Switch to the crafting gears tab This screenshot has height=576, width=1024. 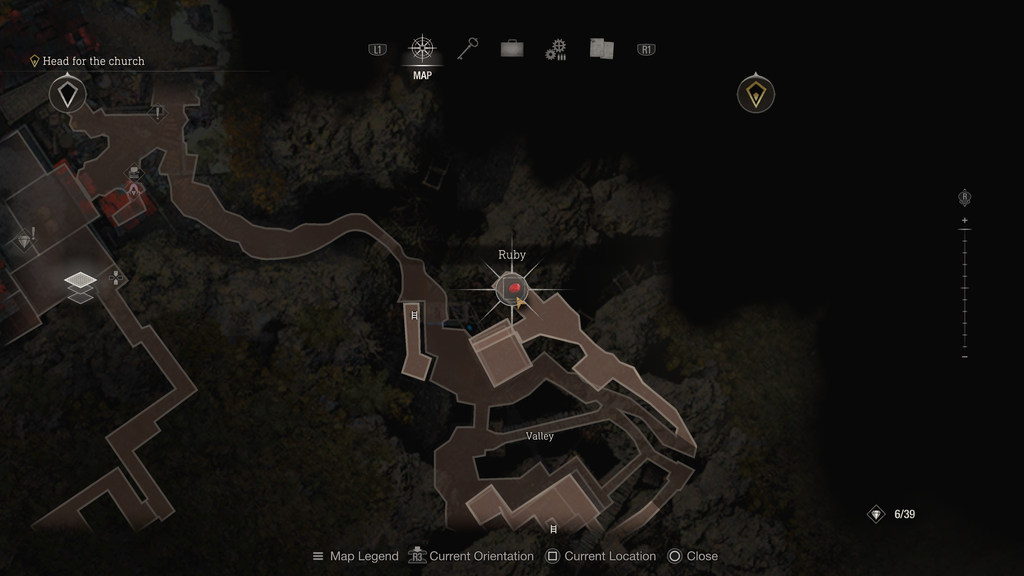pyautogui.click(x=556, y=49)
